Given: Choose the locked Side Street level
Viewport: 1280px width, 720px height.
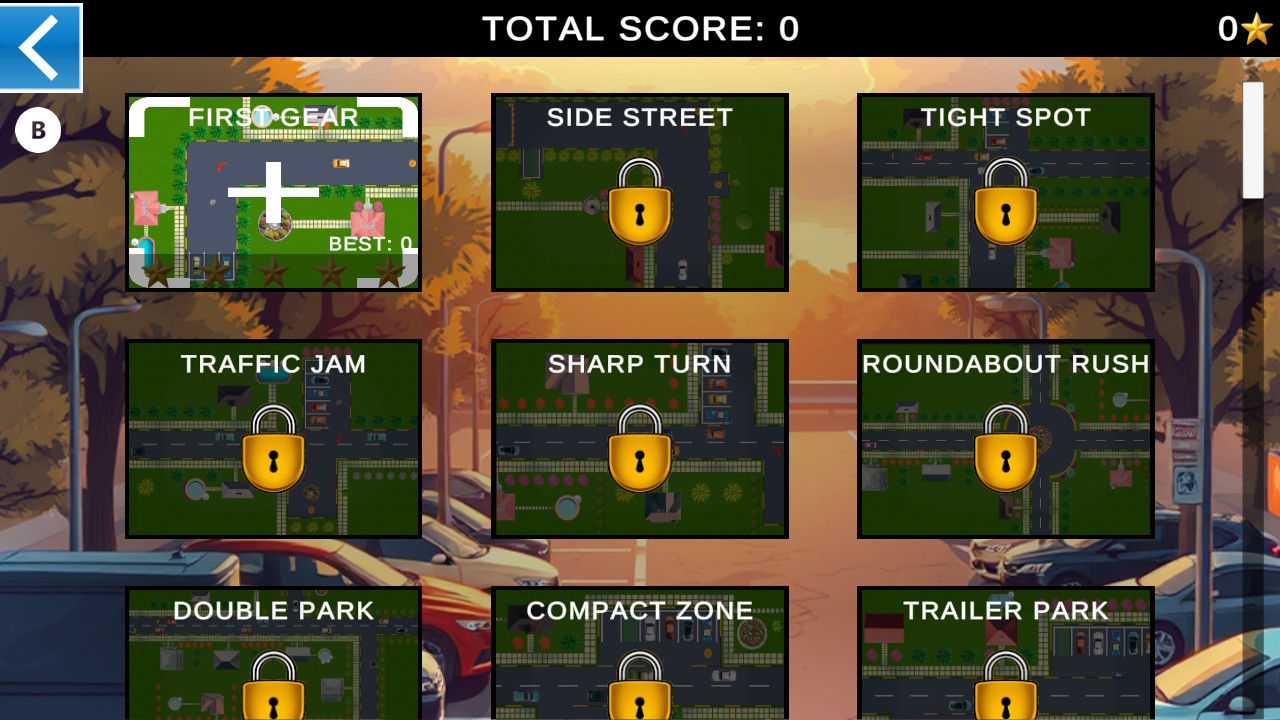Looking at the screenshot, I should click(x=639, y=192).
